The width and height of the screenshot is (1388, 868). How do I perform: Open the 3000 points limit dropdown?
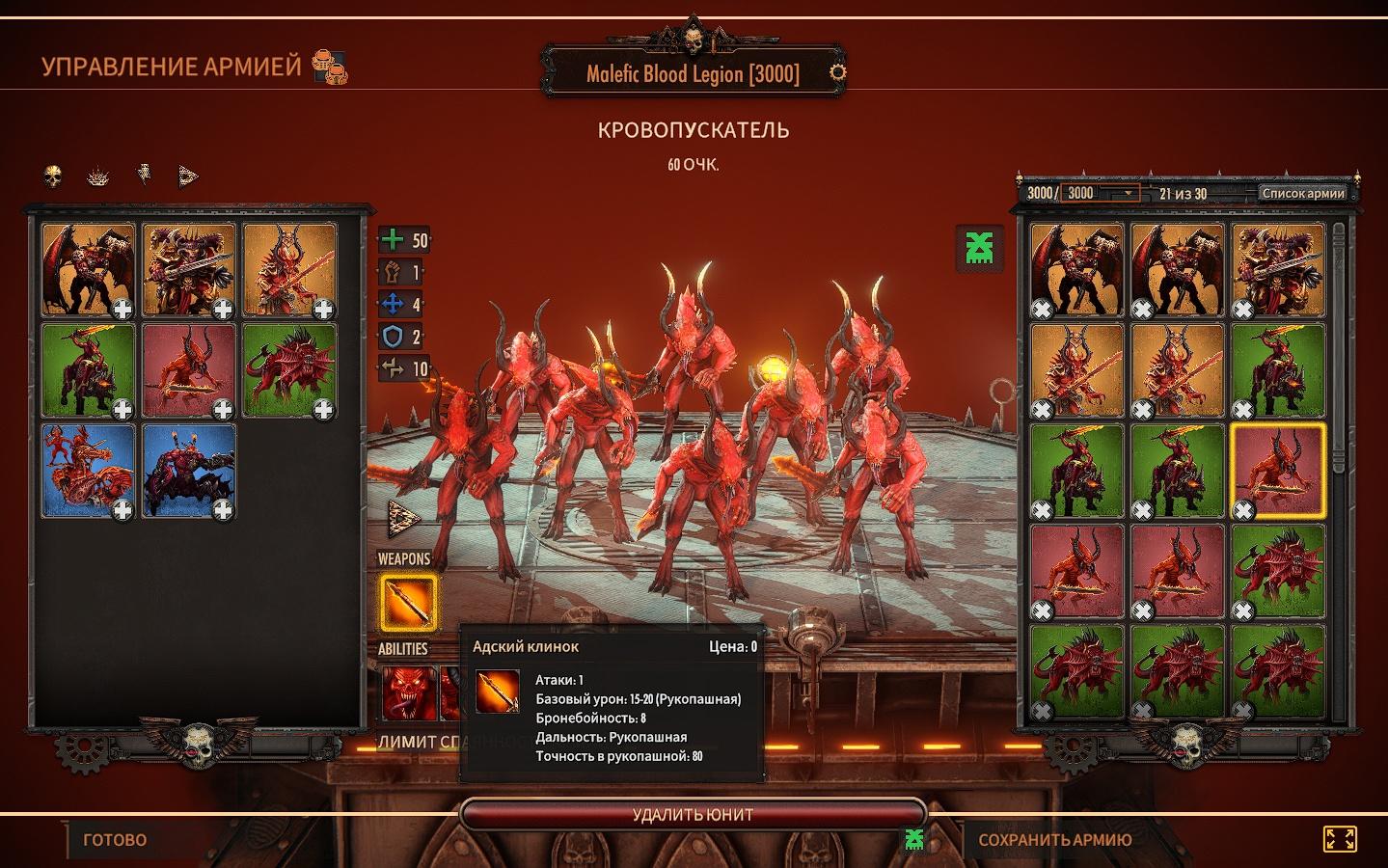click(1100, 193)
